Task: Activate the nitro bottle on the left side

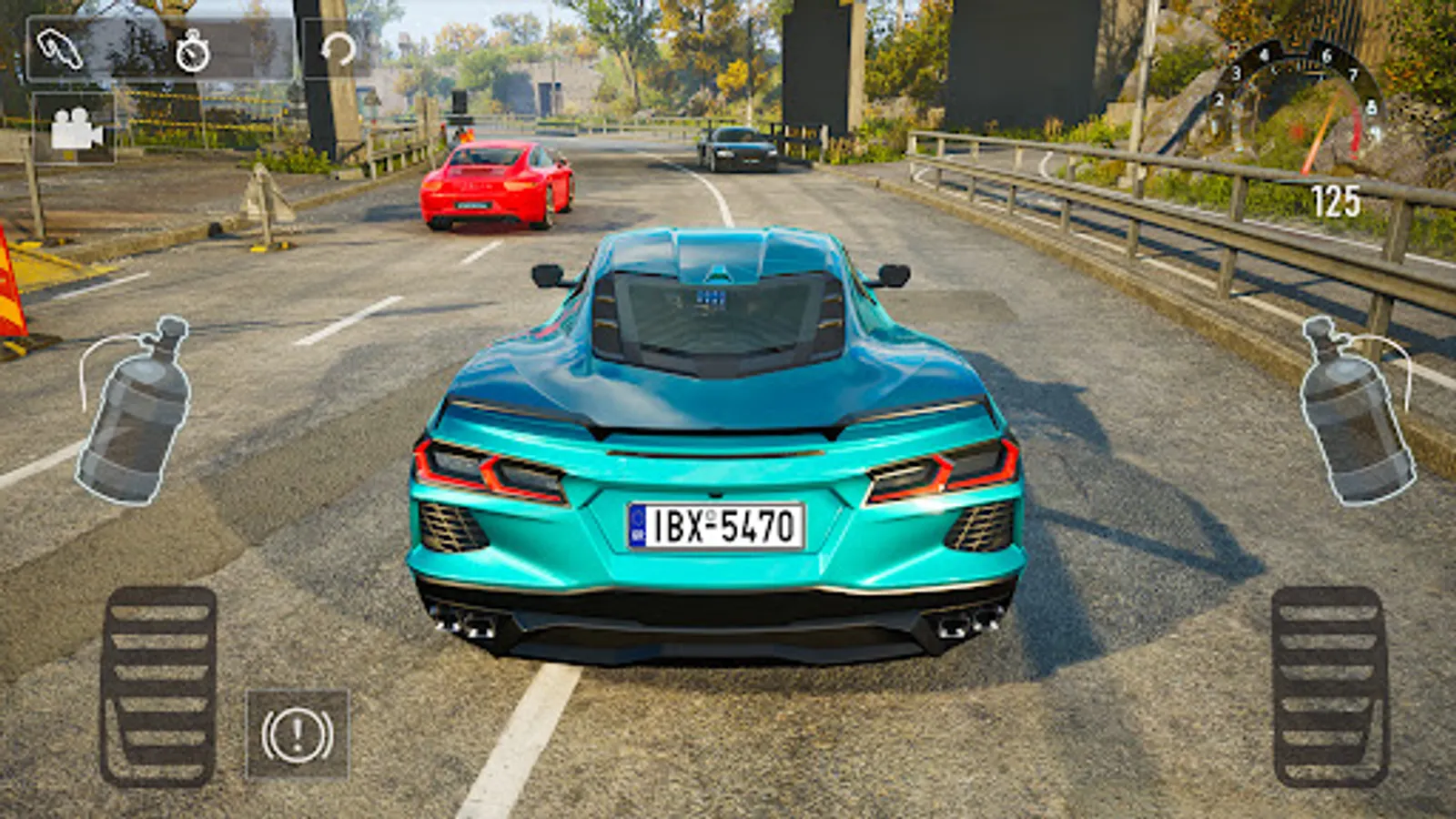Action: coord(136,412)
